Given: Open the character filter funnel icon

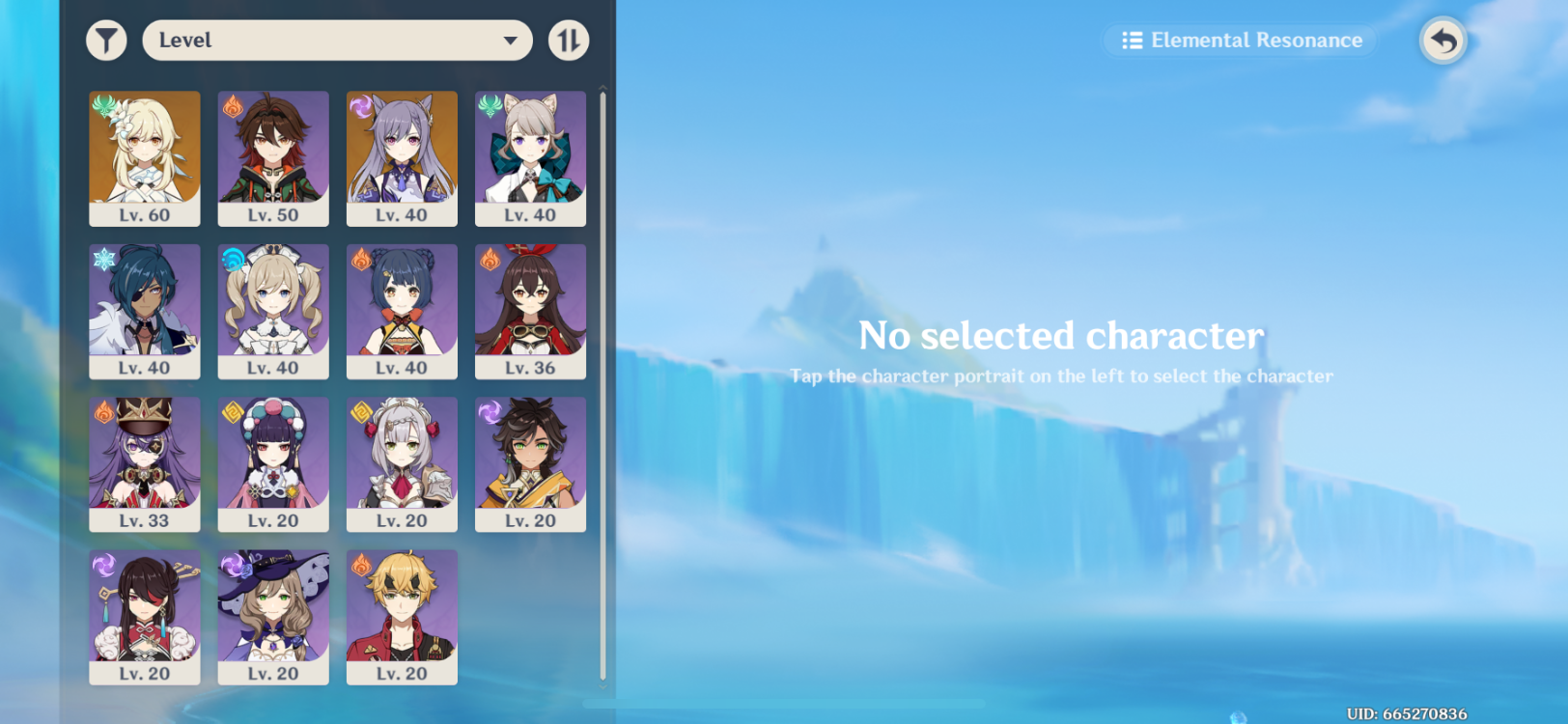Looking at the screenshot, I should (106, 41).
